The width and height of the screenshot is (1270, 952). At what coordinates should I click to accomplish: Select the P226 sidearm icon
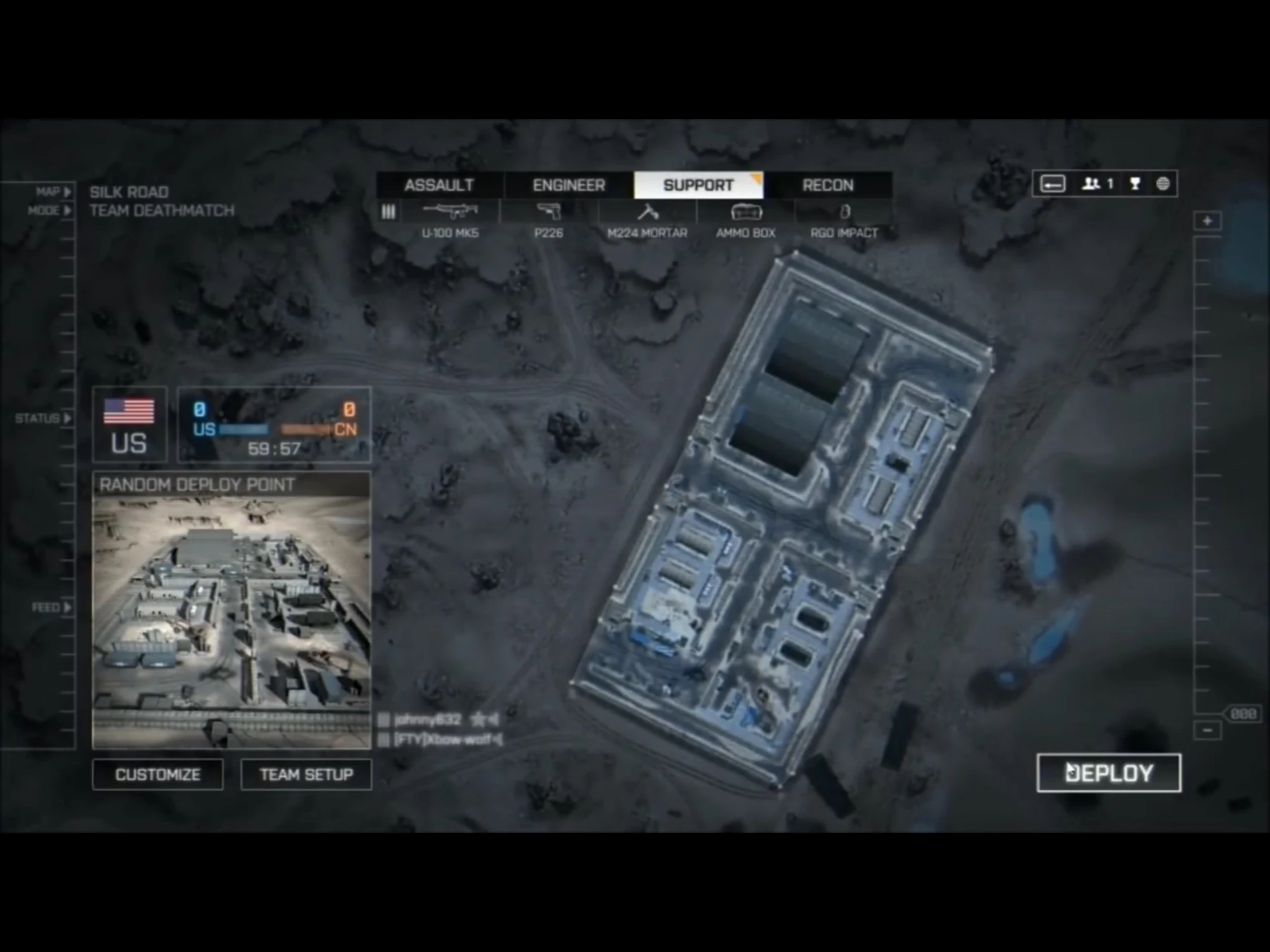(x=549, y=212)
